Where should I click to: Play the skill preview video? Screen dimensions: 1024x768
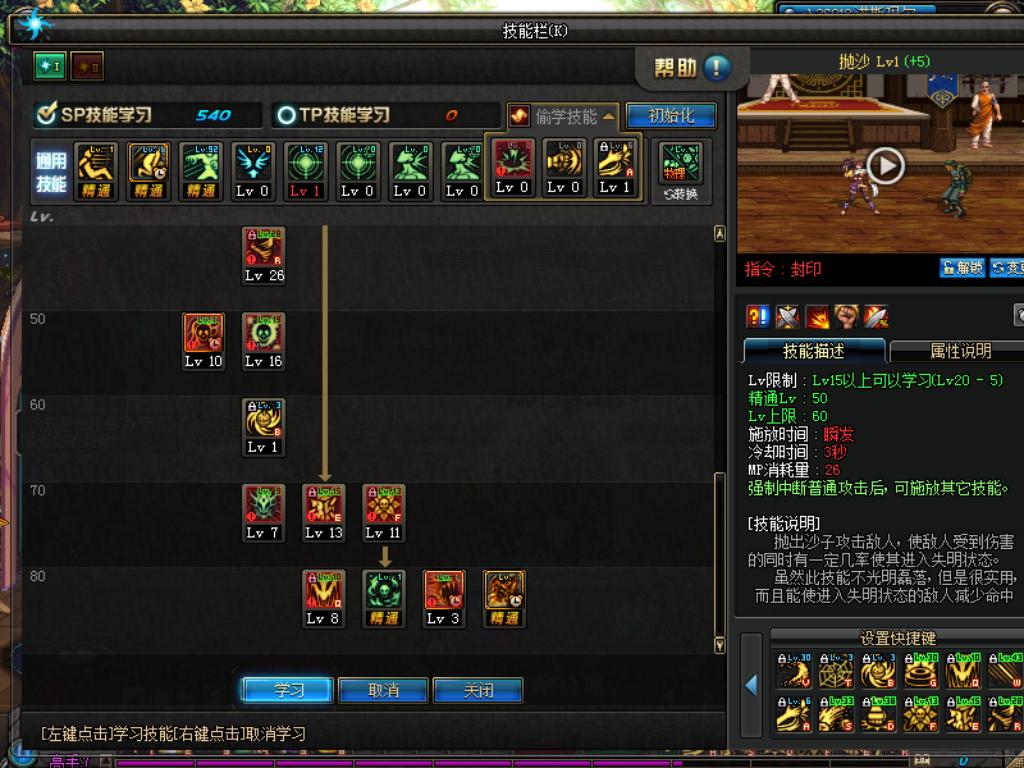(885, 165)
